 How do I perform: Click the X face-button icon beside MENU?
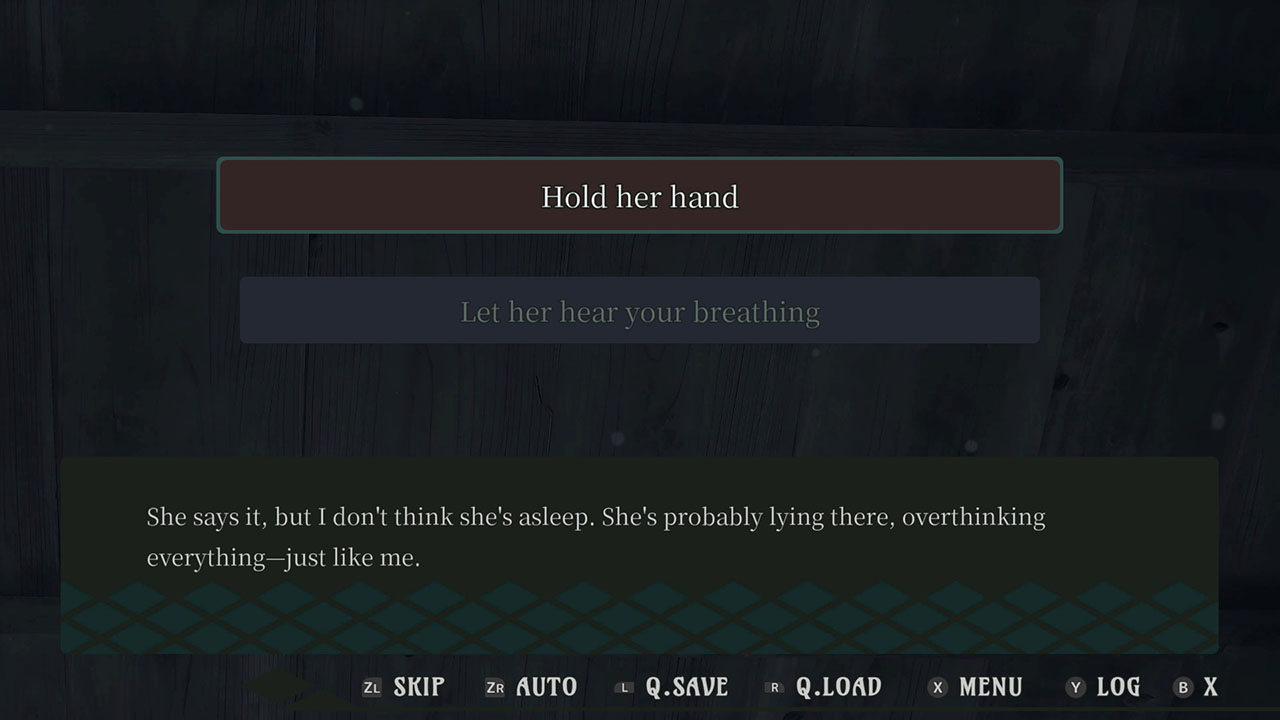tap(937, 687)
